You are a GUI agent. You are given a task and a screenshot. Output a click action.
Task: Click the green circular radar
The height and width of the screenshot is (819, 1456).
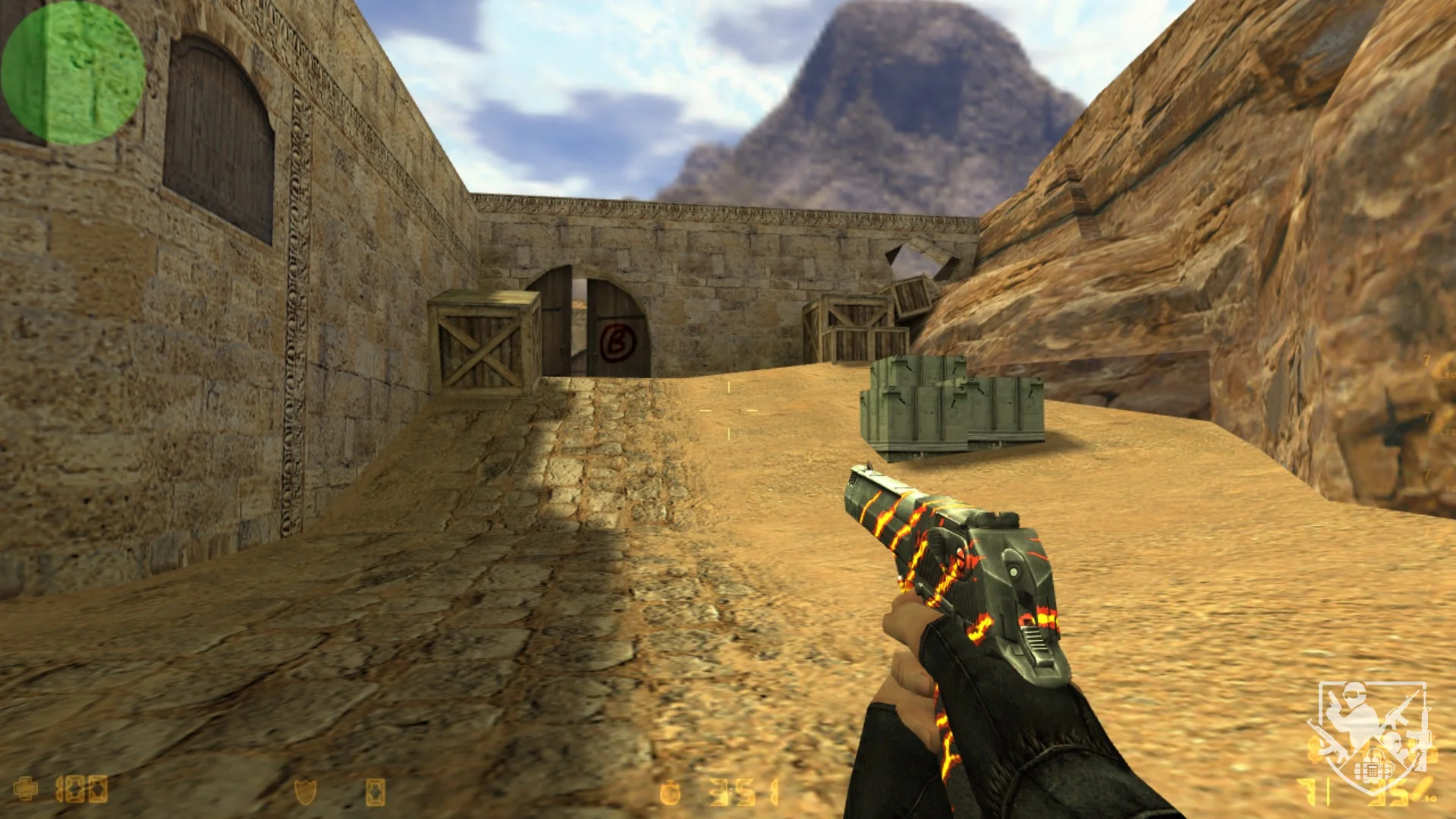[73, 73]
